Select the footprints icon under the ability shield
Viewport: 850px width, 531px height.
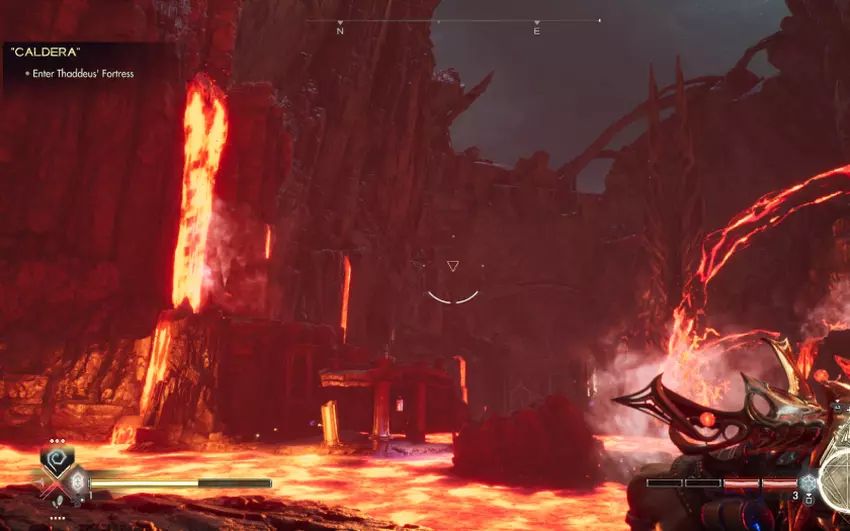point(57,501)
